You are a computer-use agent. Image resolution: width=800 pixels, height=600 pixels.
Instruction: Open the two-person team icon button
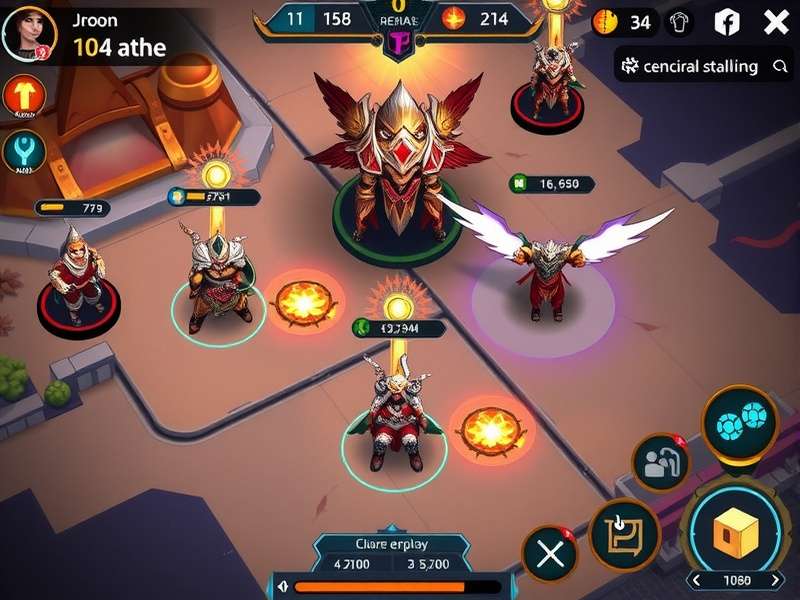pos(661,463)
